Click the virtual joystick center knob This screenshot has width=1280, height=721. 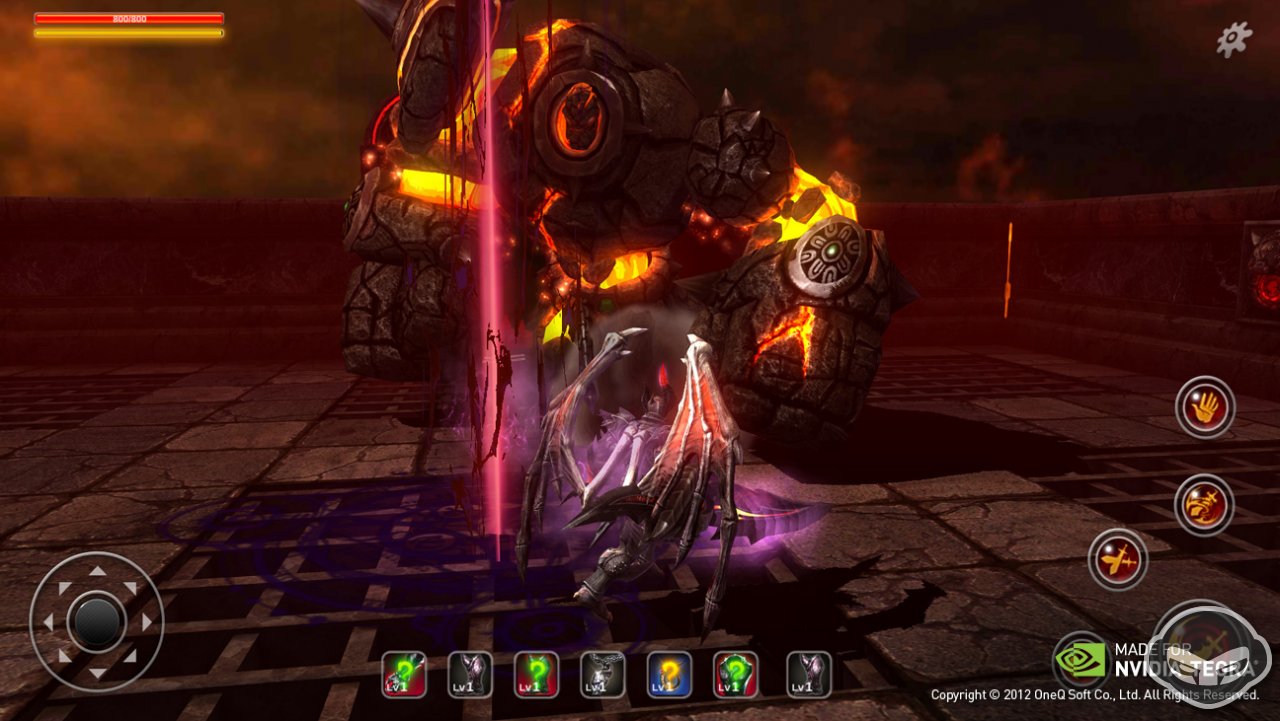point(96,621)
